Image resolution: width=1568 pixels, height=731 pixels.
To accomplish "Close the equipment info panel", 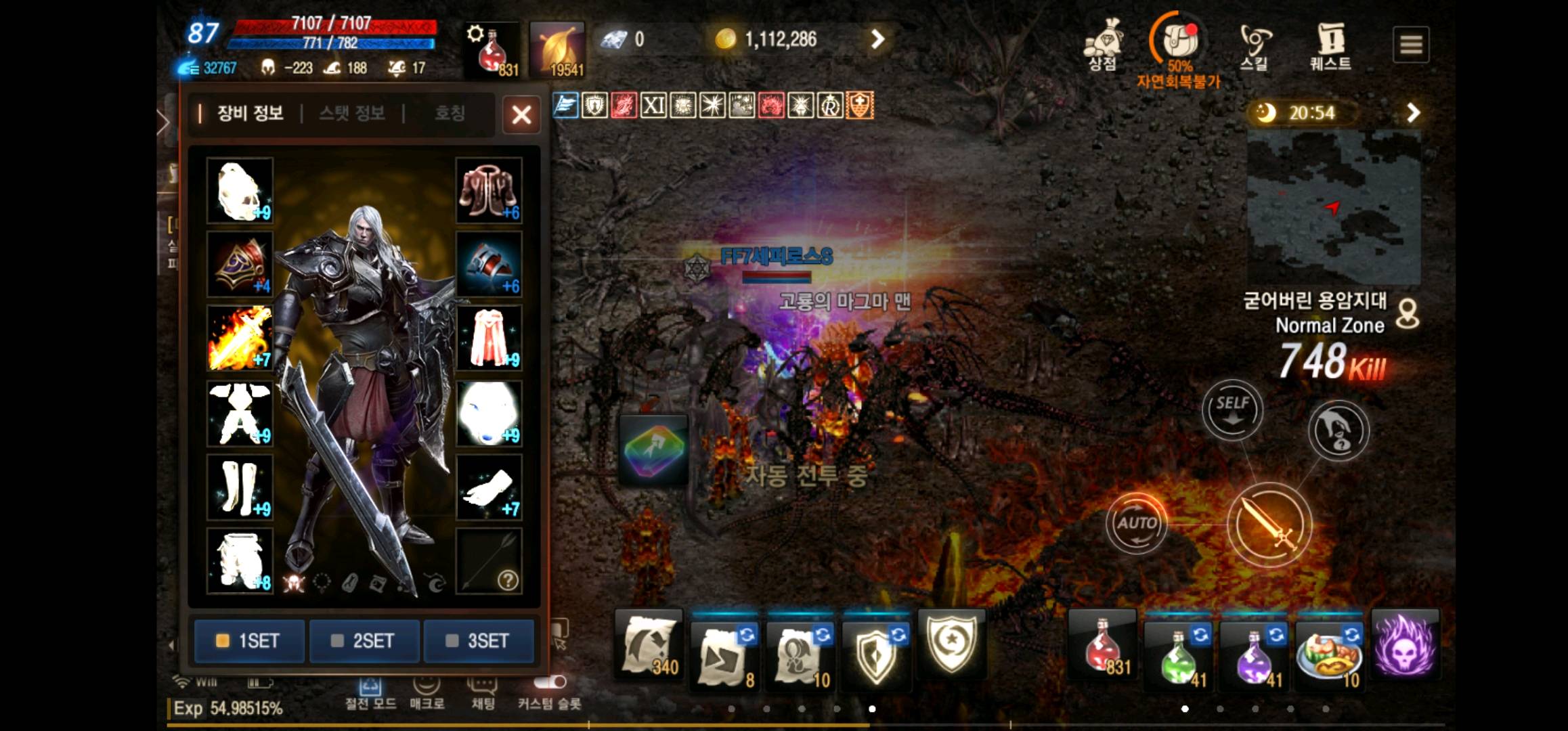I will (521, 114).
